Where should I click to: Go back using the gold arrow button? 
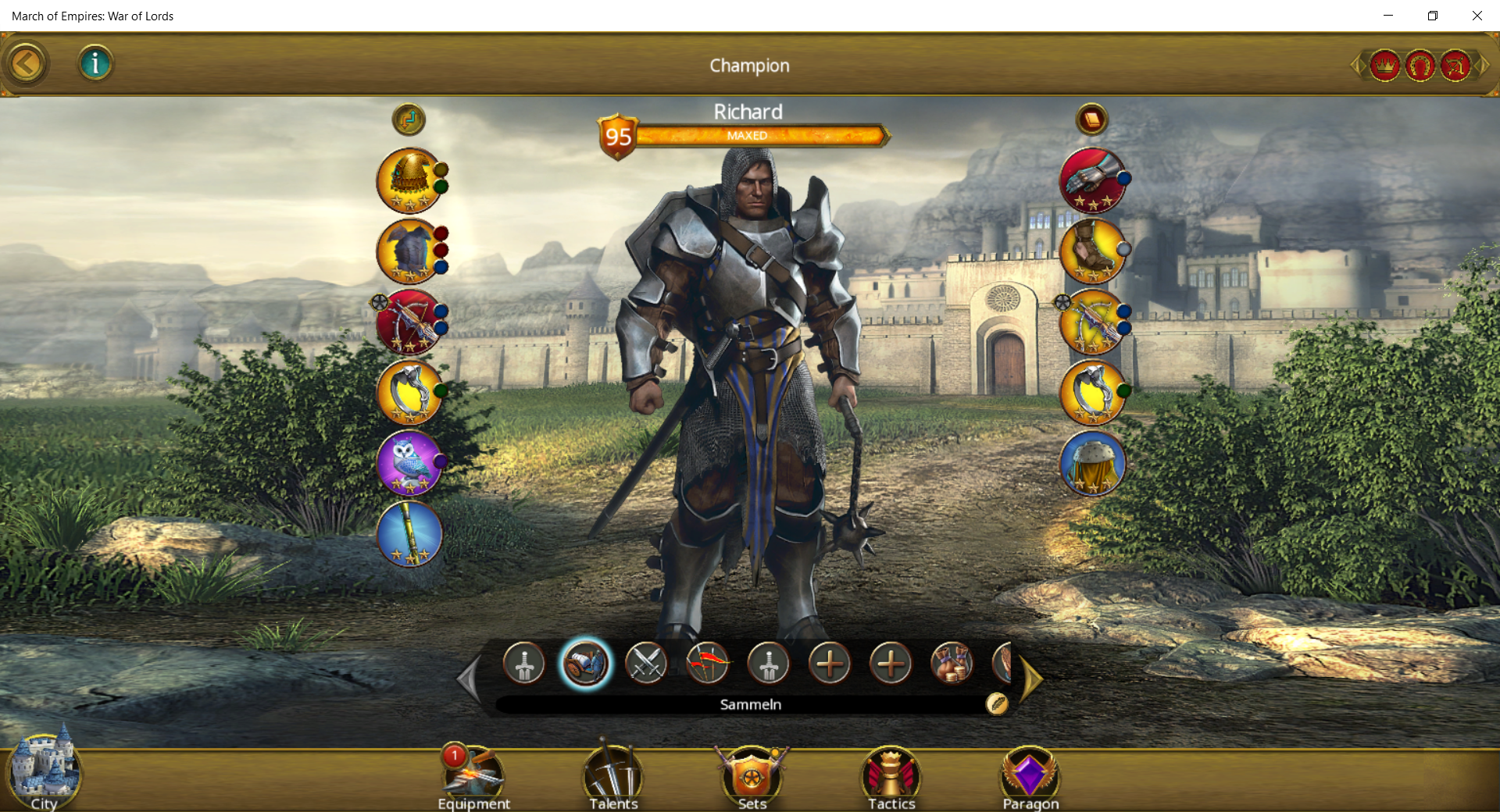pos(26,64)
